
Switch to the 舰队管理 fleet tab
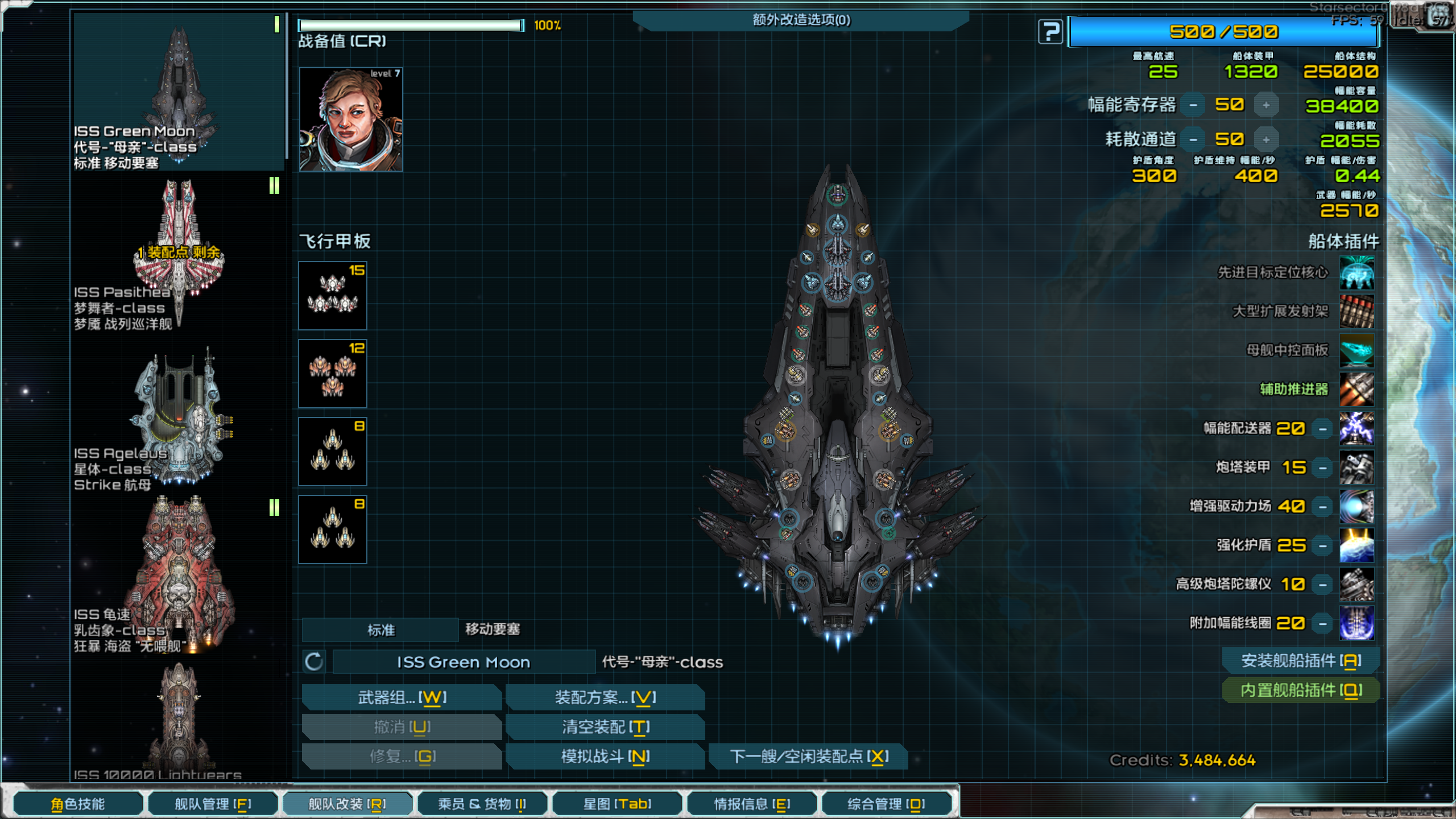[213, 804]
